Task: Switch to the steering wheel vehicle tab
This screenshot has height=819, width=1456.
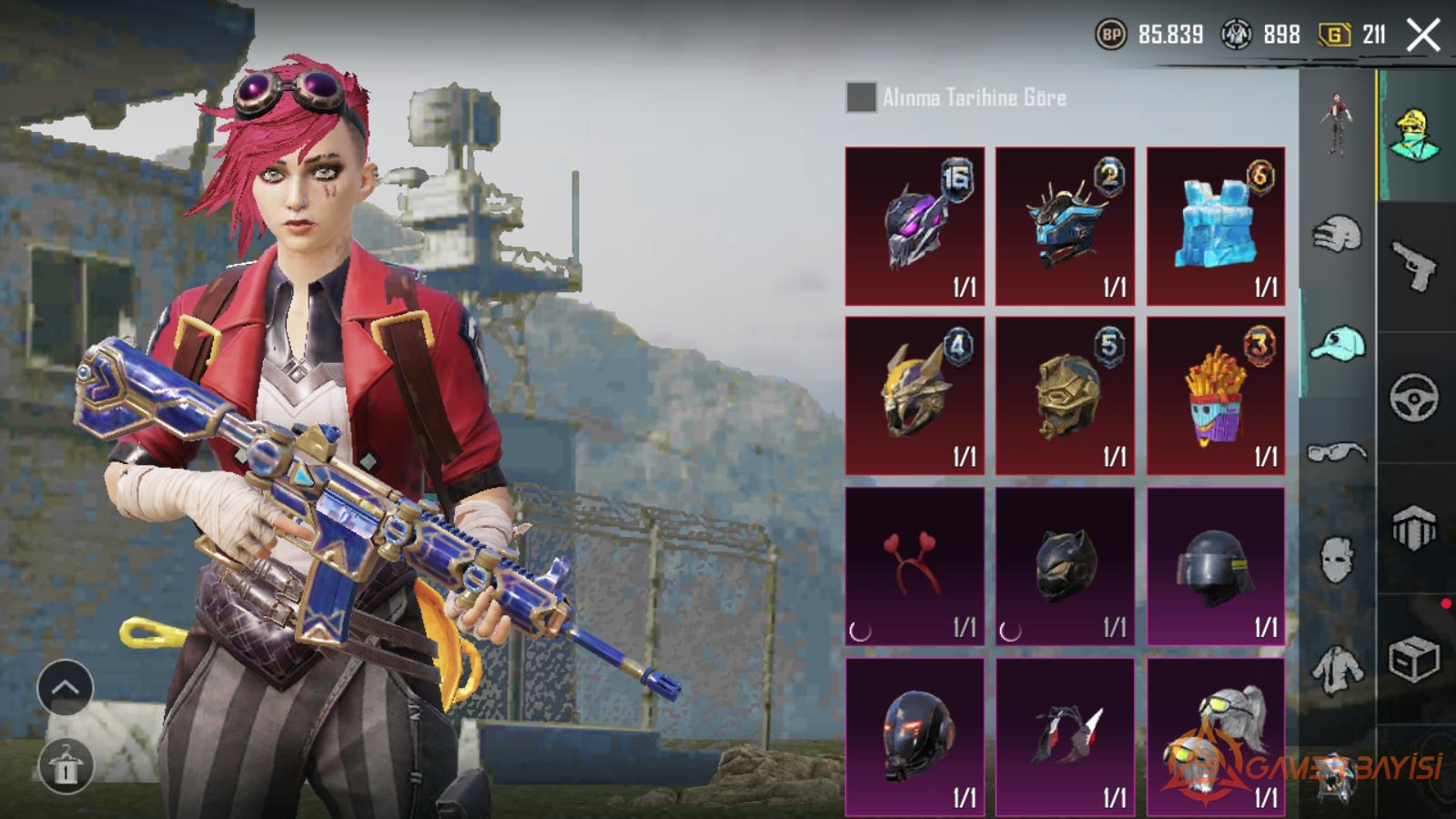Action: point(1414,398)
